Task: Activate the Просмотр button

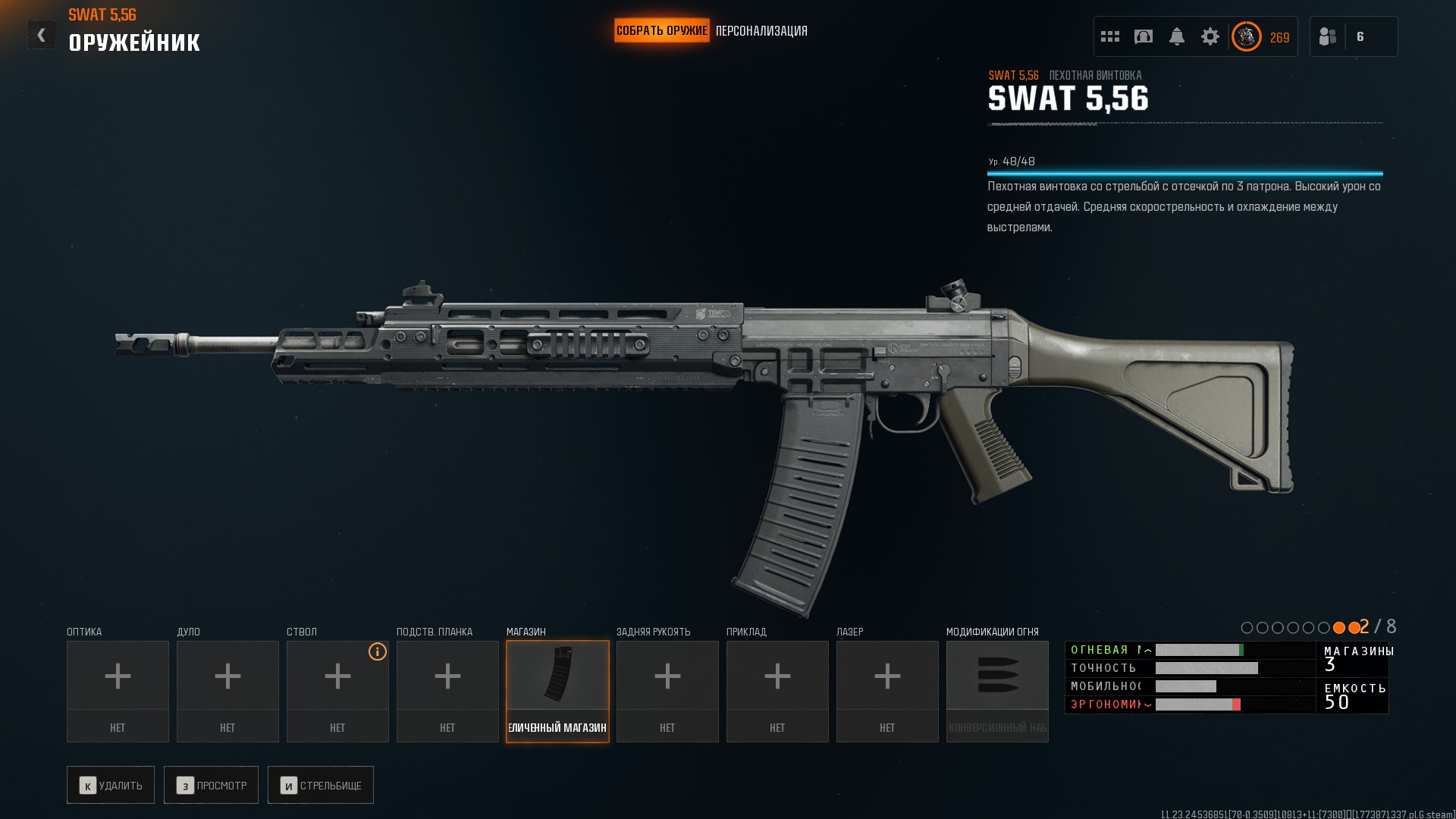Action: [211, 785]
